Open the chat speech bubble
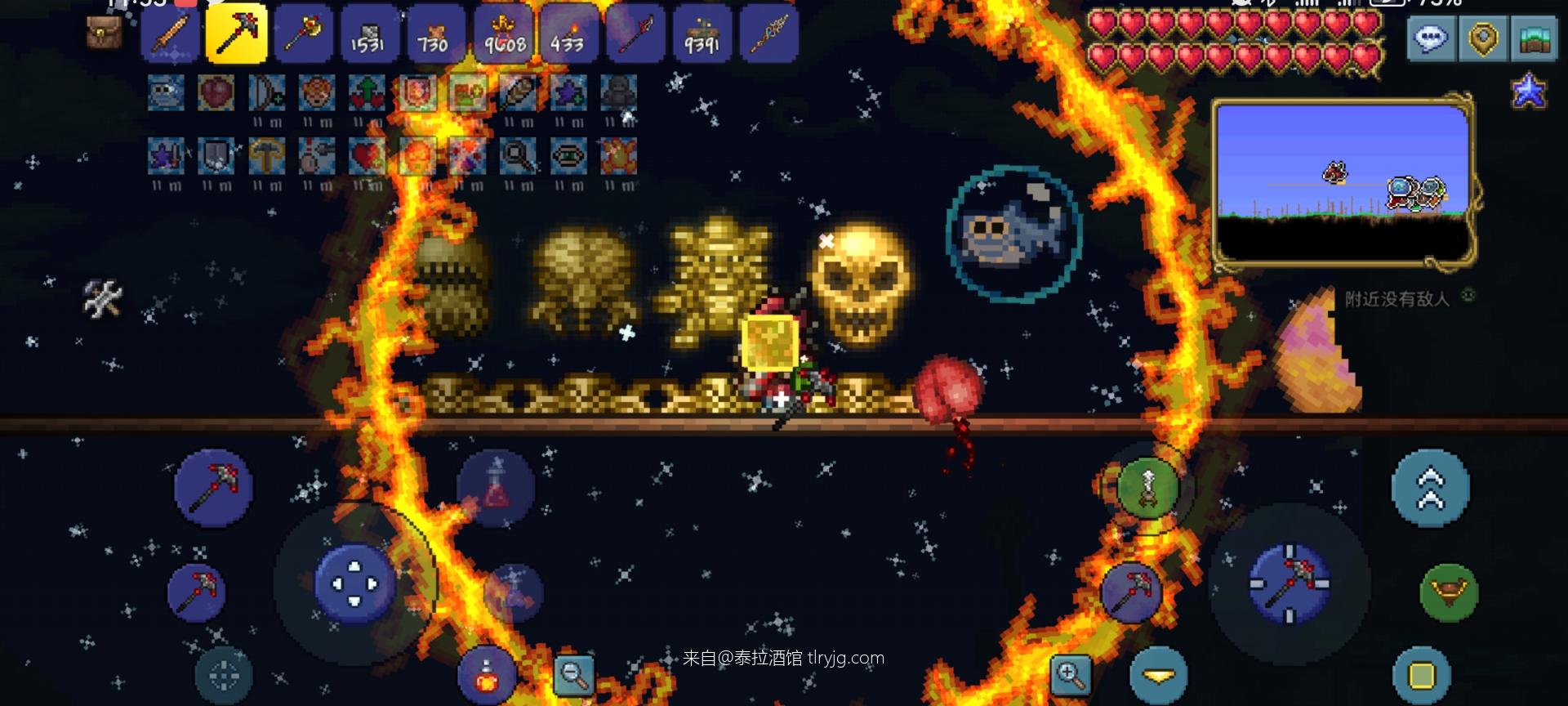The height and width of the screenshot is (706, 1568). point(1431,38)
